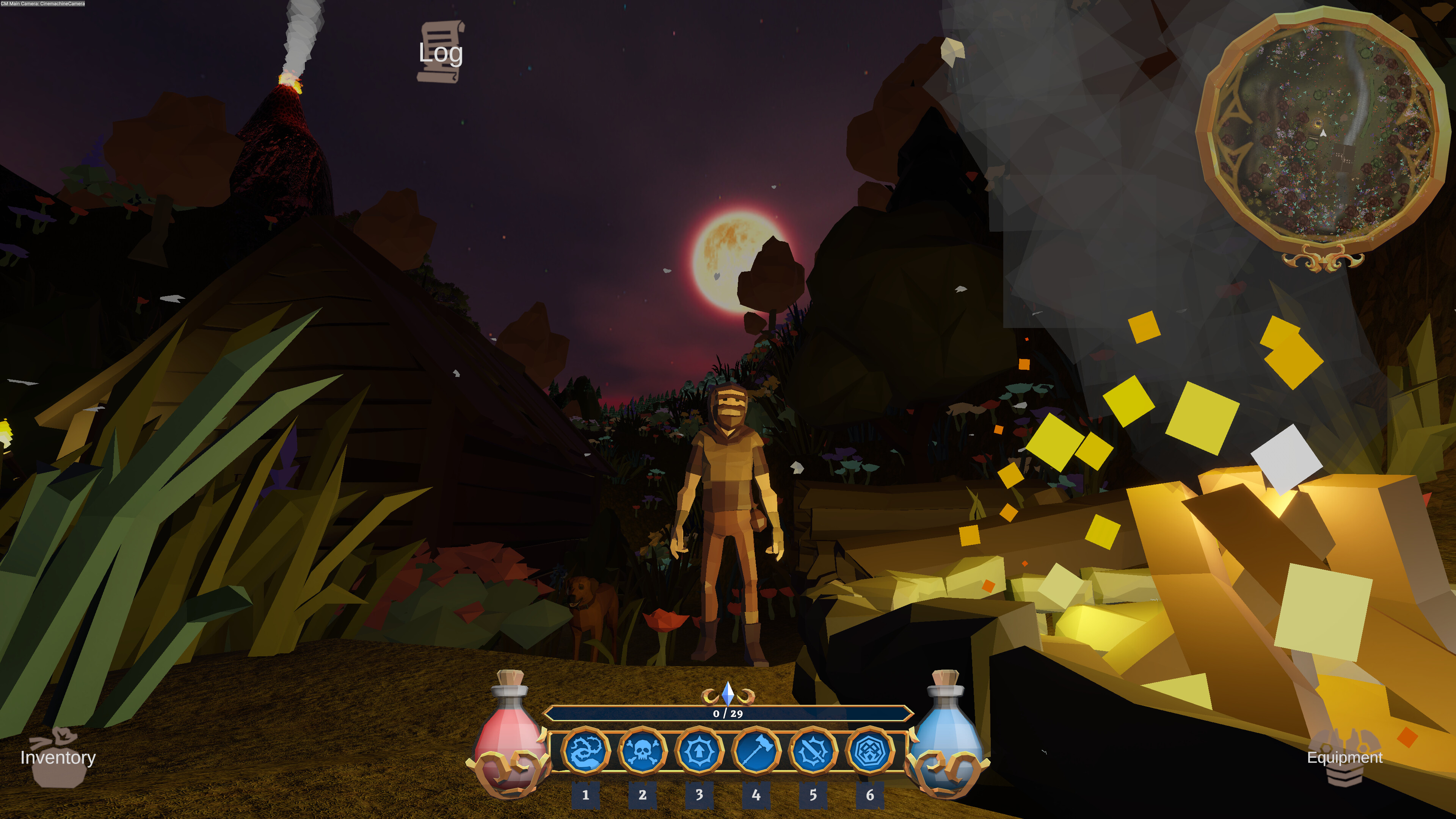Image resolution: width=1456 pixels, height=819 pixels.
Task: Open the Inventory bag
Action: click(58, 758)
